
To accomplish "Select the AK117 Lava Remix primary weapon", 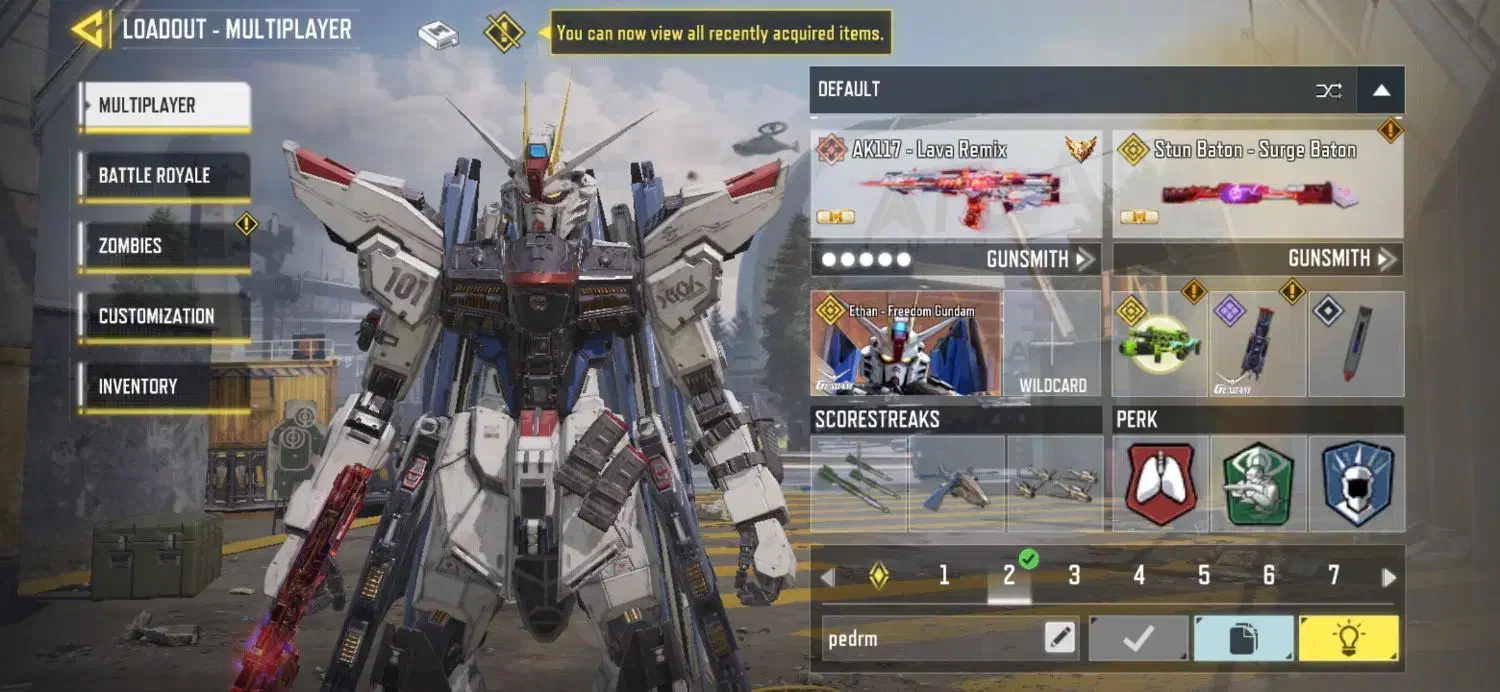I will pos(956,185).
